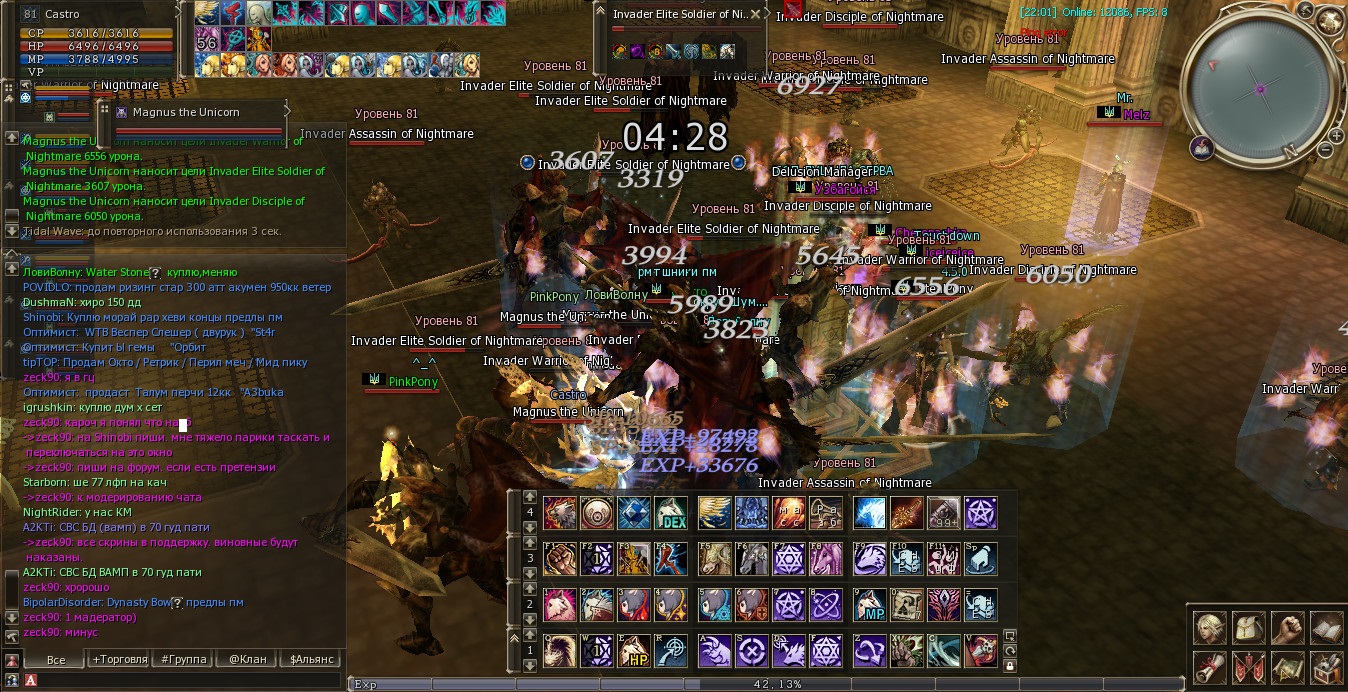This screenshot has width=1348, height=692.
Task: Toggle the hotbar padlock lock button
Action: click(x=1010, y=665)
